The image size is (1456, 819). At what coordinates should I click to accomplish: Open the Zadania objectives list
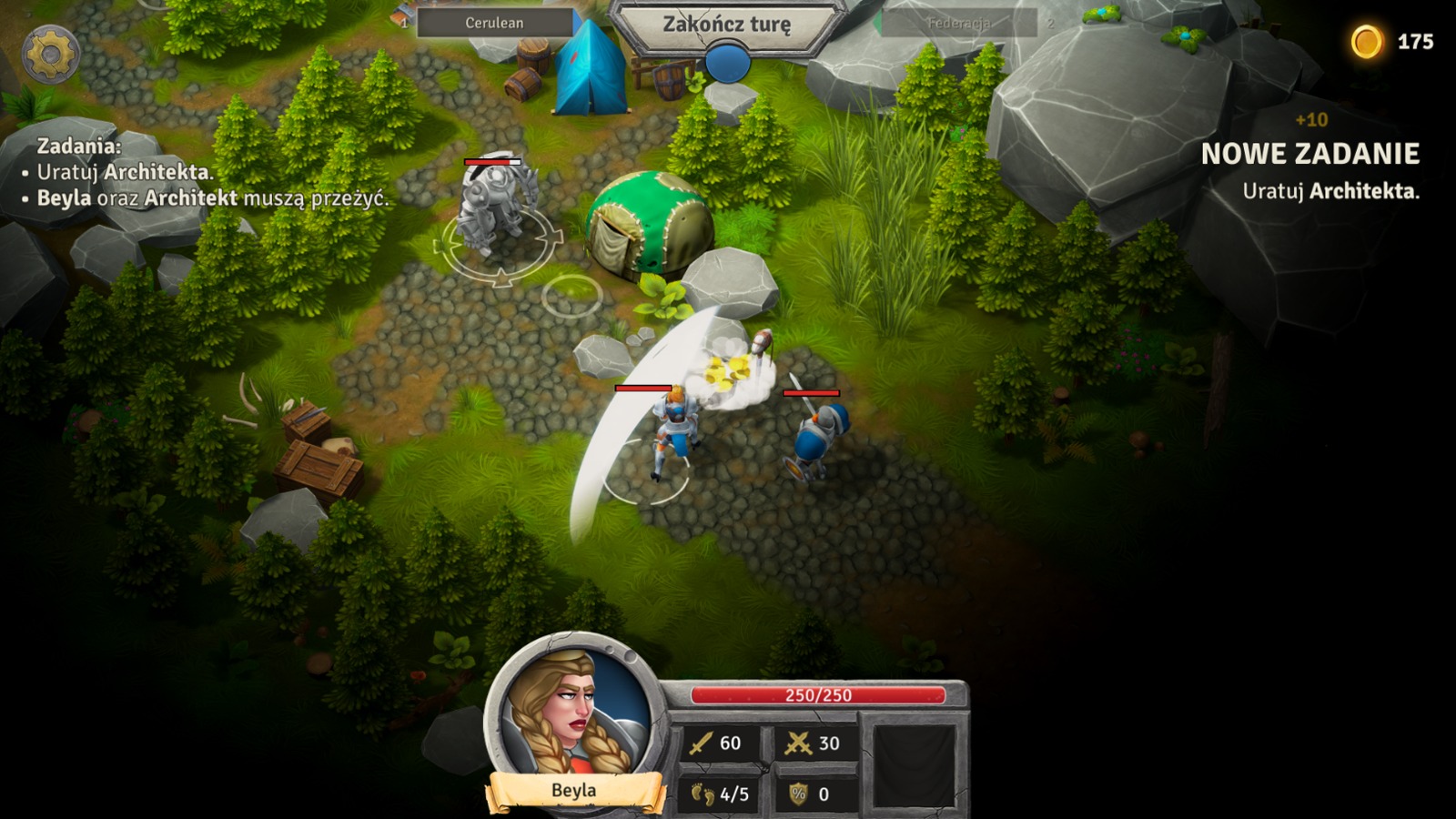click(79, 146)
